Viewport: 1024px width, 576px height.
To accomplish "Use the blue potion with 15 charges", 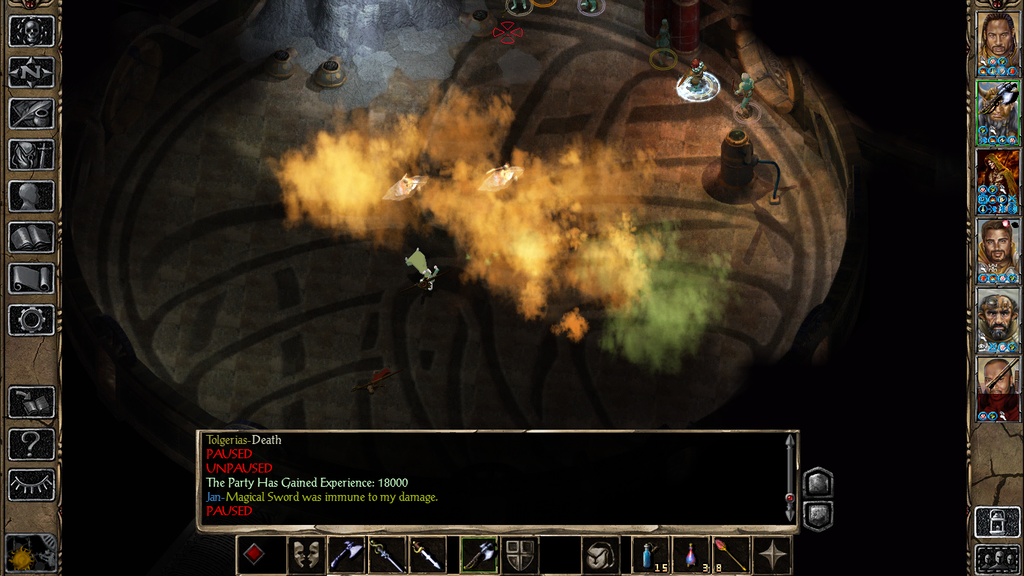I will (651, 555).
